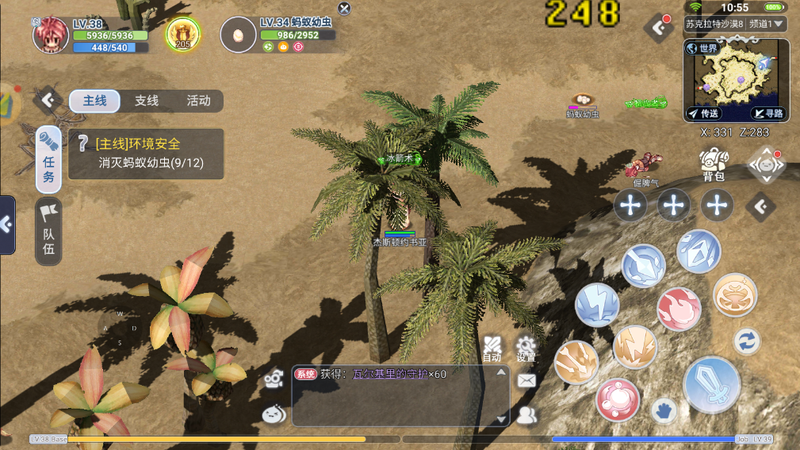Viewport: 800px width, 450px height.
Task: Select the 队伍 team side tab
Action: click(x=48, y=229)
